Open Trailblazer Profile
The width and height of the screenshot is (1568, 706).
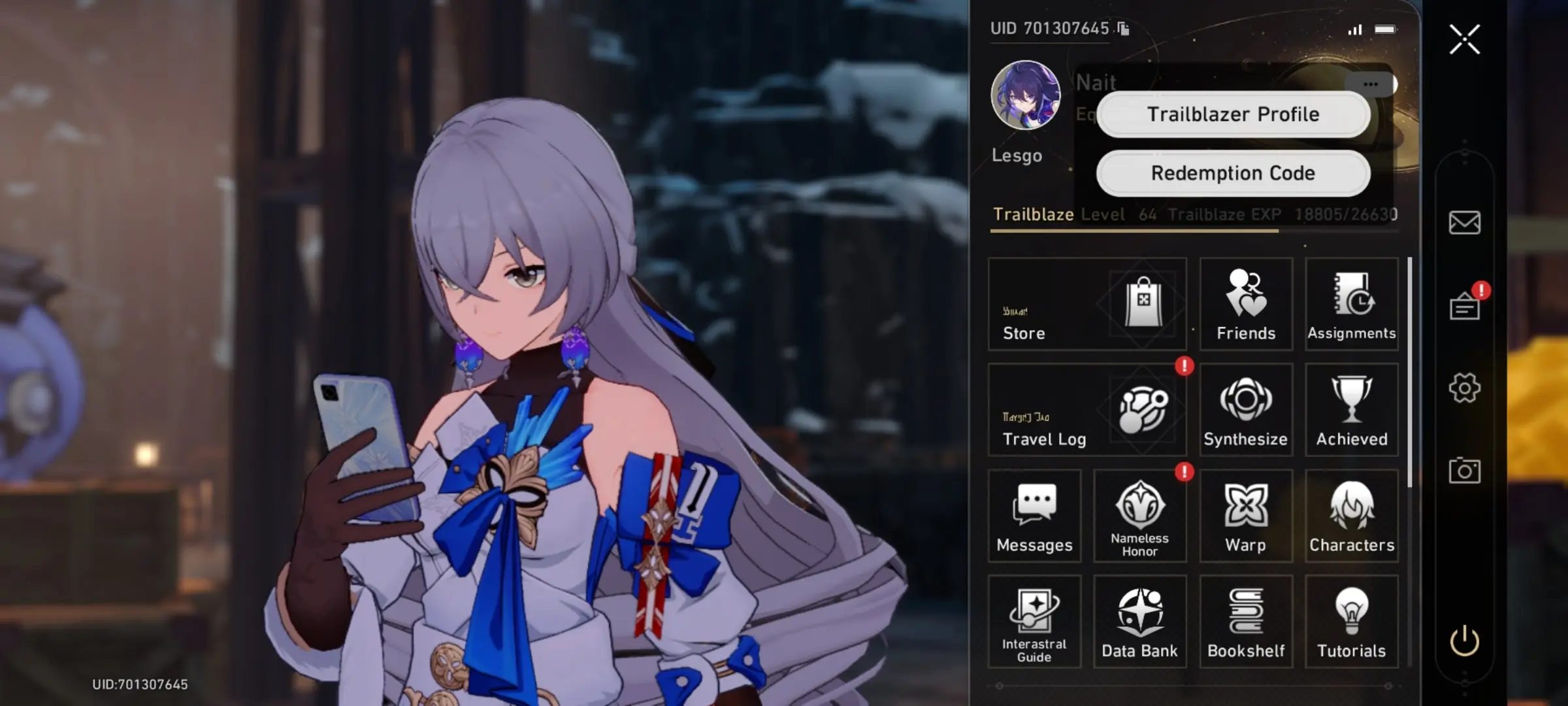(1233, 114)
